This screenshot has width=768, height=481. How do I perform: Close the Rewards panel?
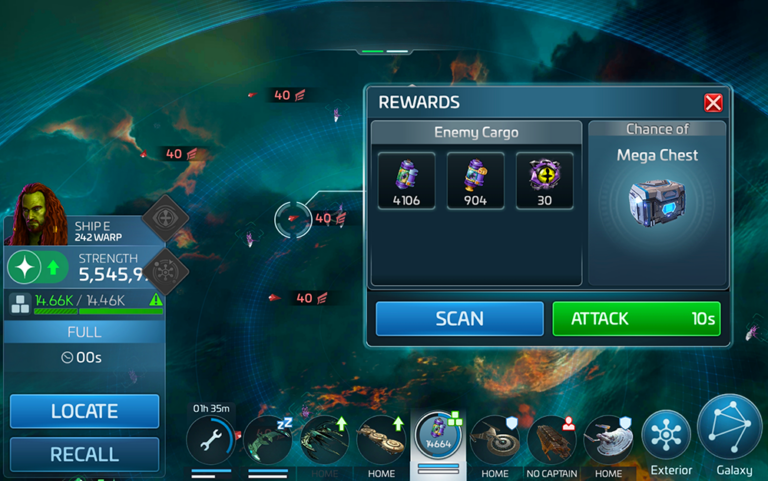coord(713,103)
